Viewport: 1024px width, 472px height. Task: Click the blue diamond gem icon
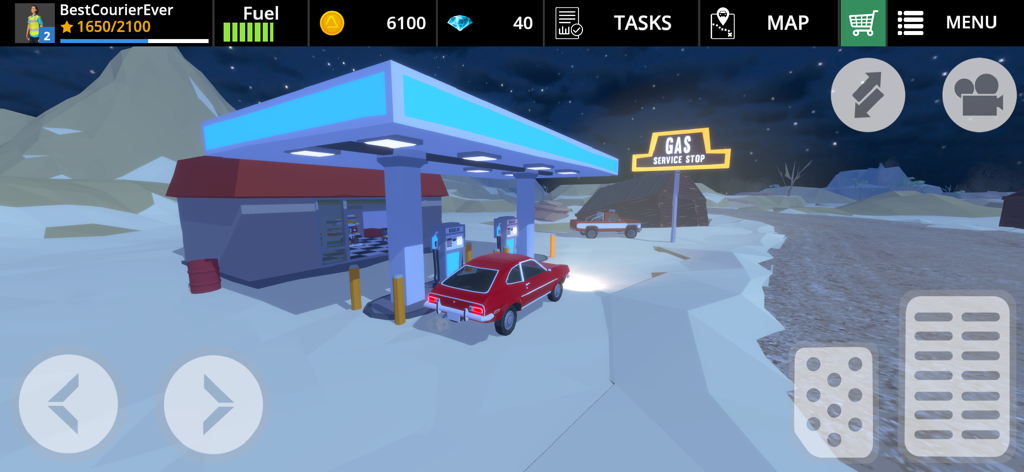460,23
